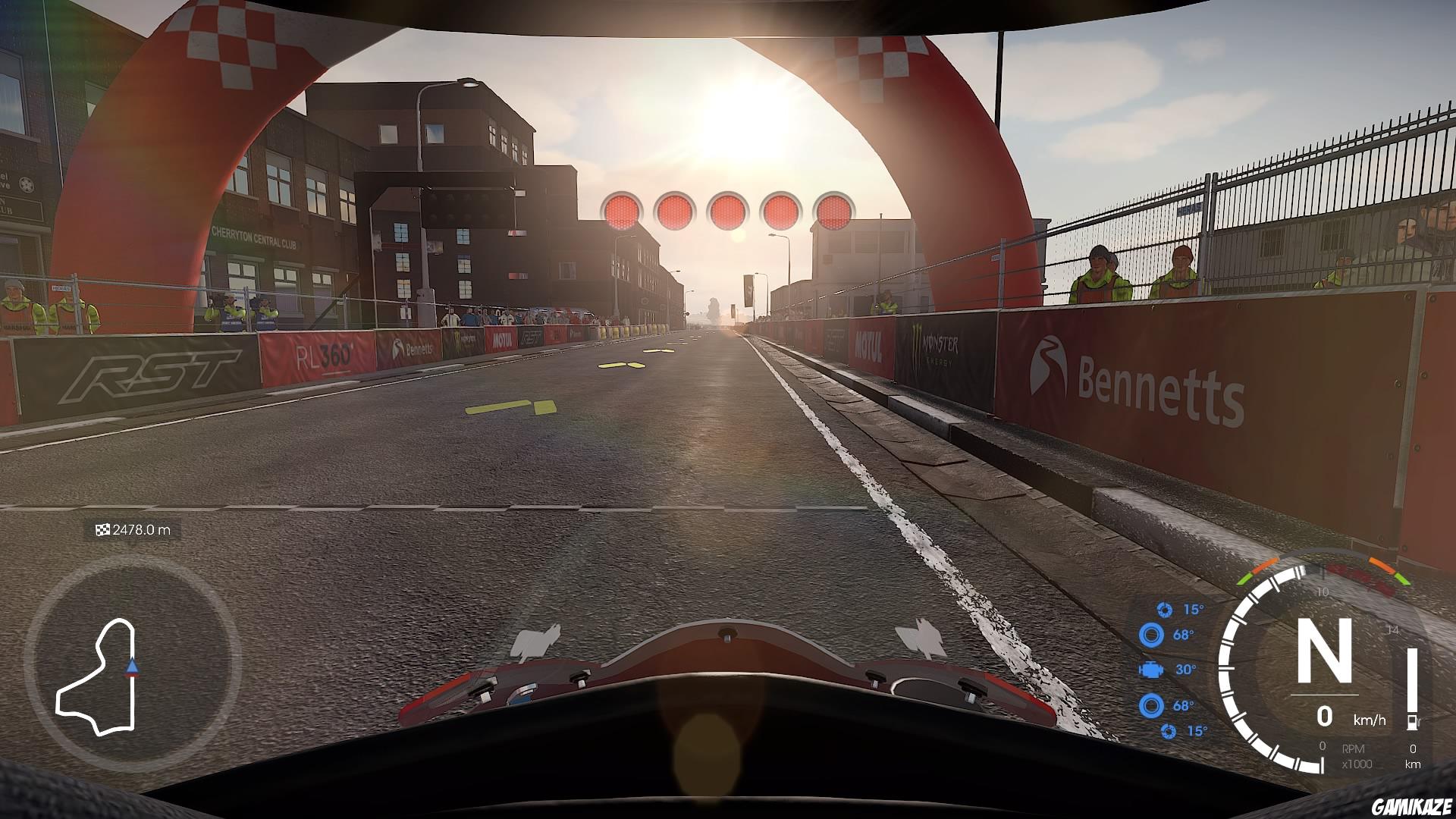Click the fuel pump icon beside the fuel gauge

[1413, 722]
